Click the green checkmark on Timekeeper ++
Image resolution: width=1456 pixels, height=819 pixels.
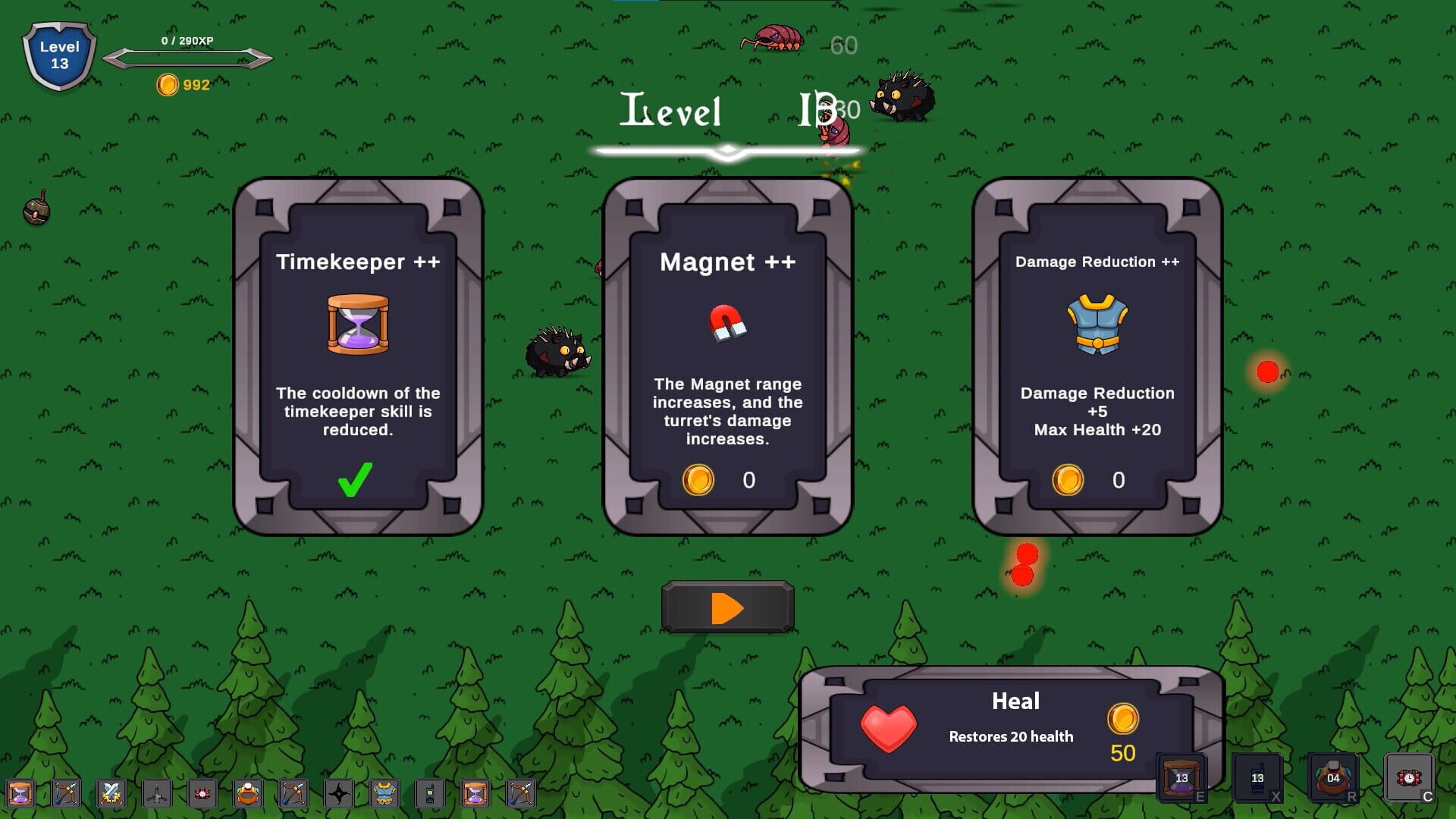point(356,478)
